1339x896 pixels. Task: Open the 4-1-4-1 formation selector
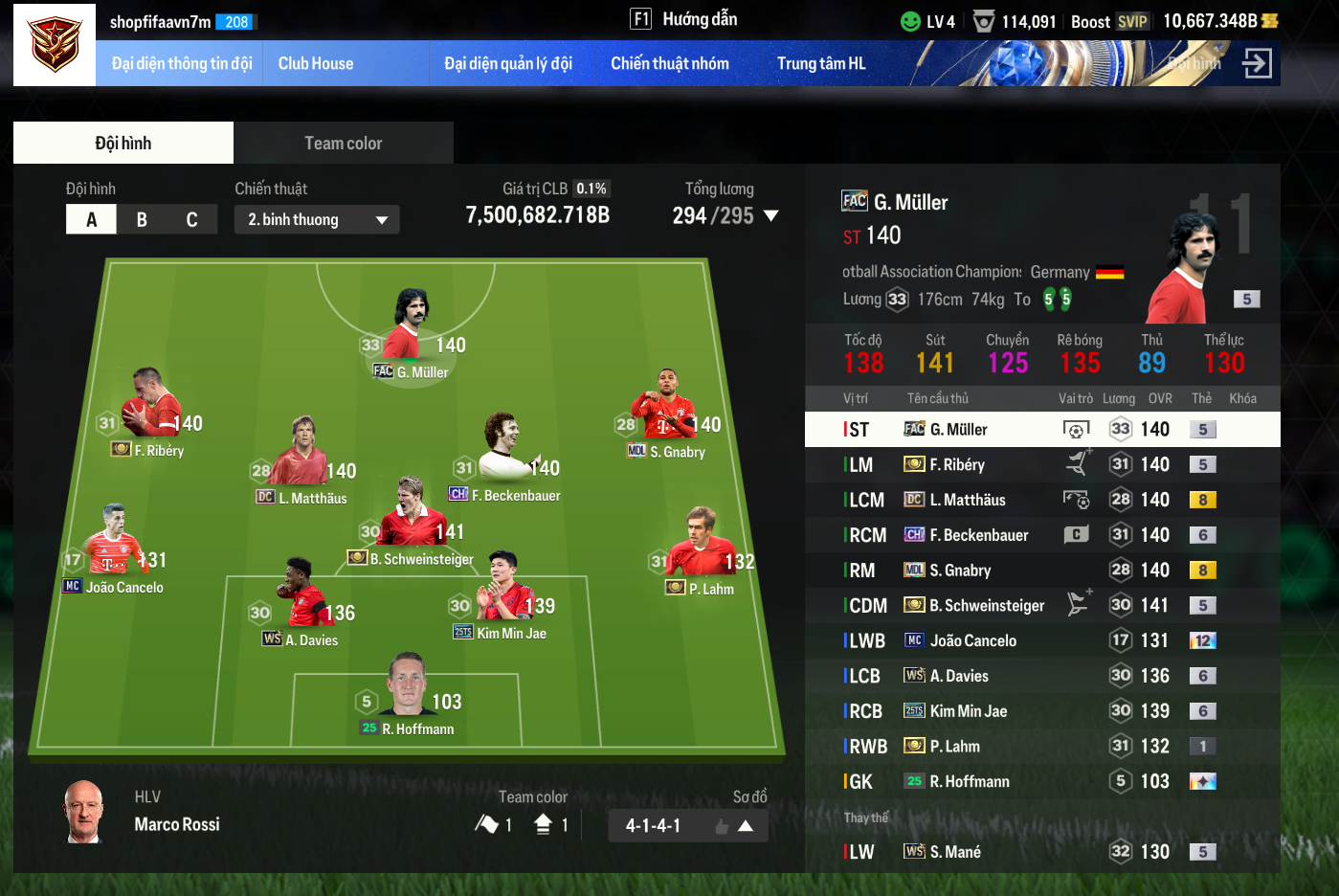(687, 825)
